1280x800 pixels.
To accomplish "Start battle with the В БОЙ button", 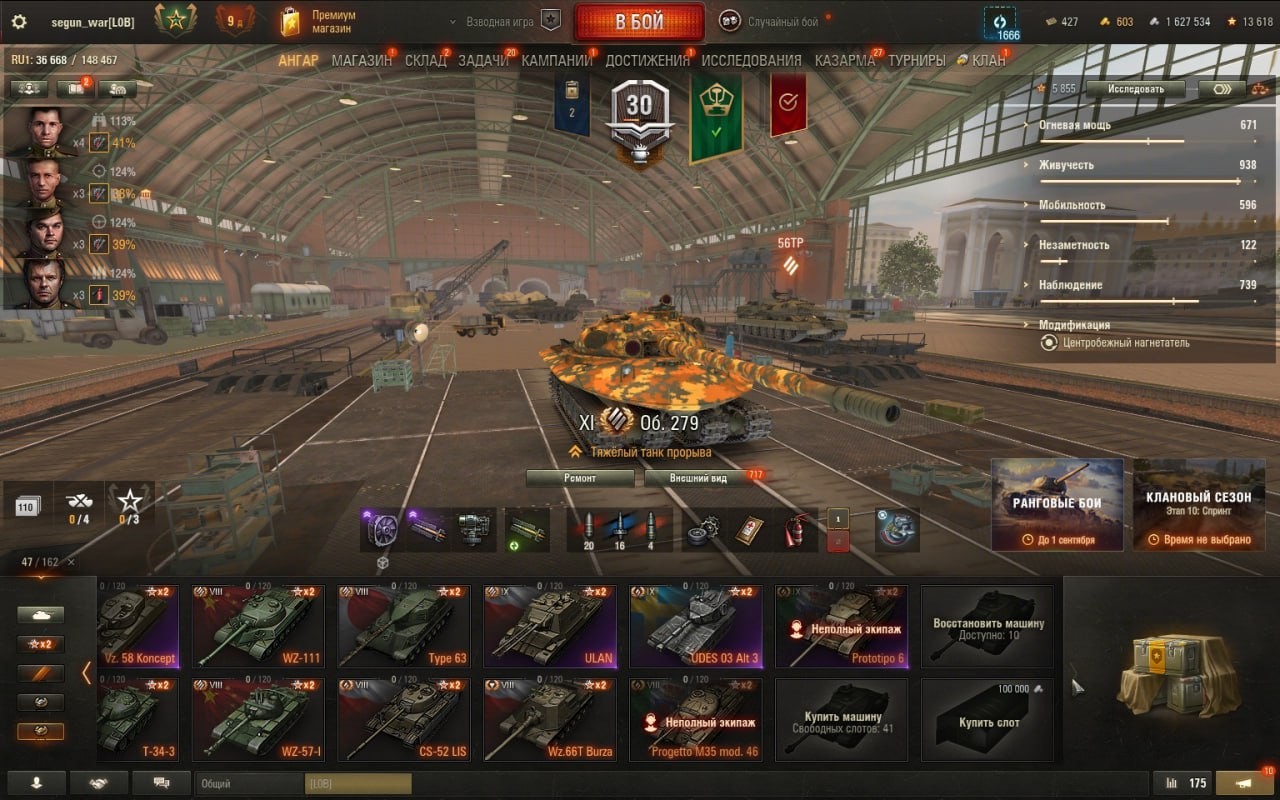I will point(638,22).
